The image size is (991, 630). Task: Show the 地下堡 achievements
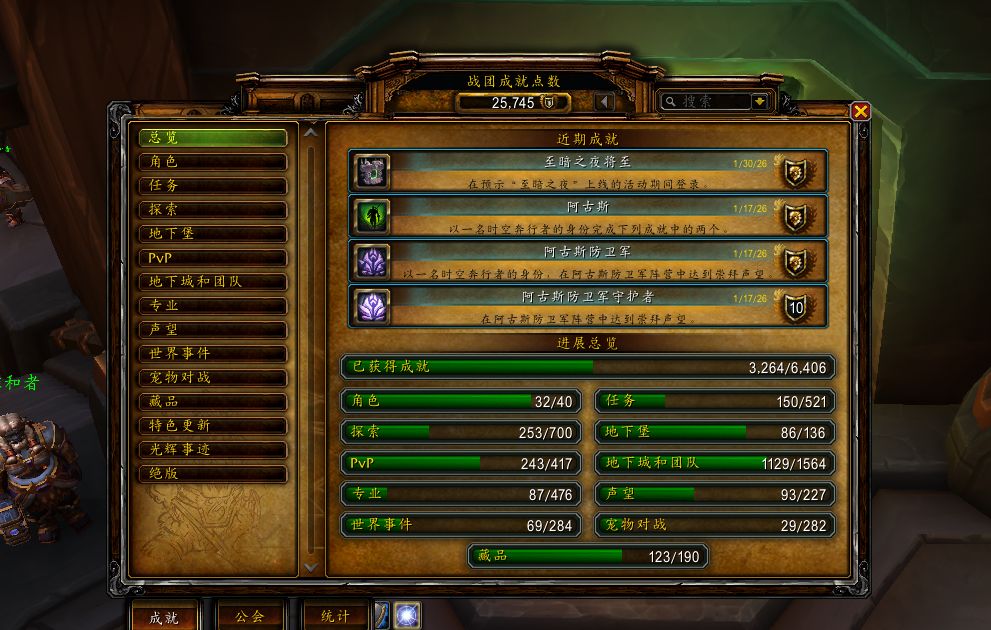click(x=213, y=234)
